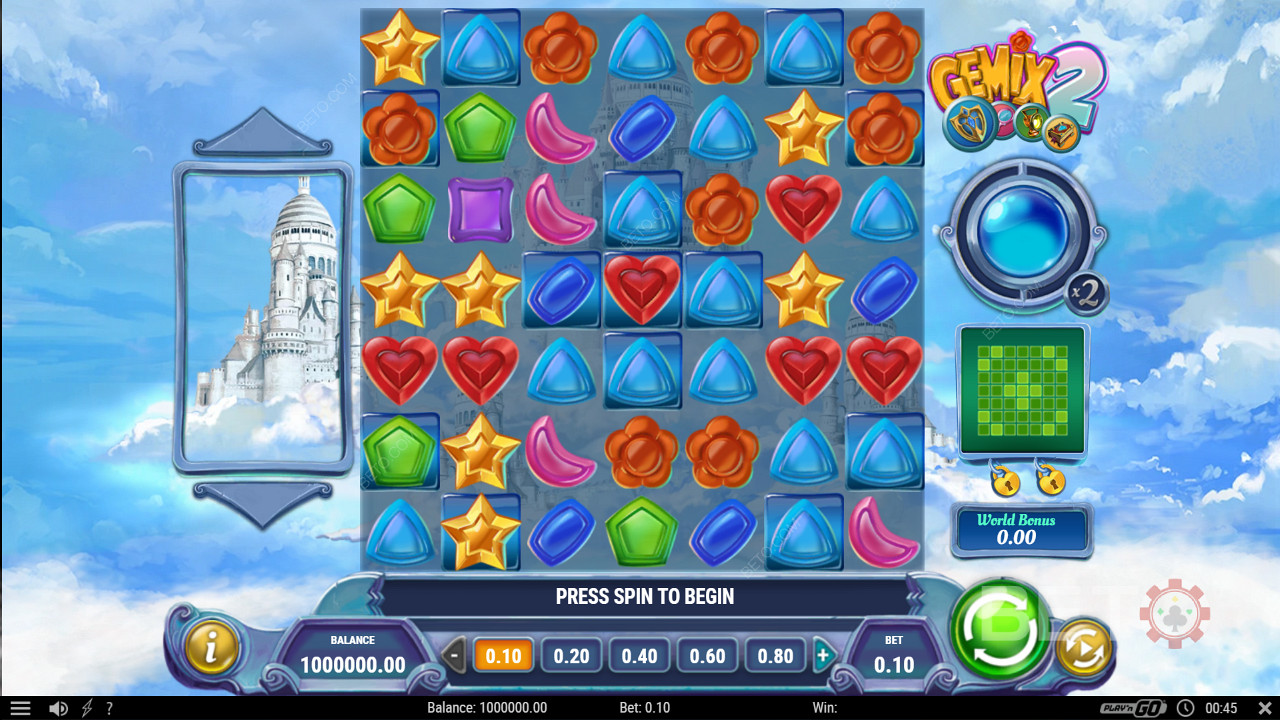Viewport: 1280px width, 720px height.
Task: Click the green world pattern grid
Action: [1022, 389]
